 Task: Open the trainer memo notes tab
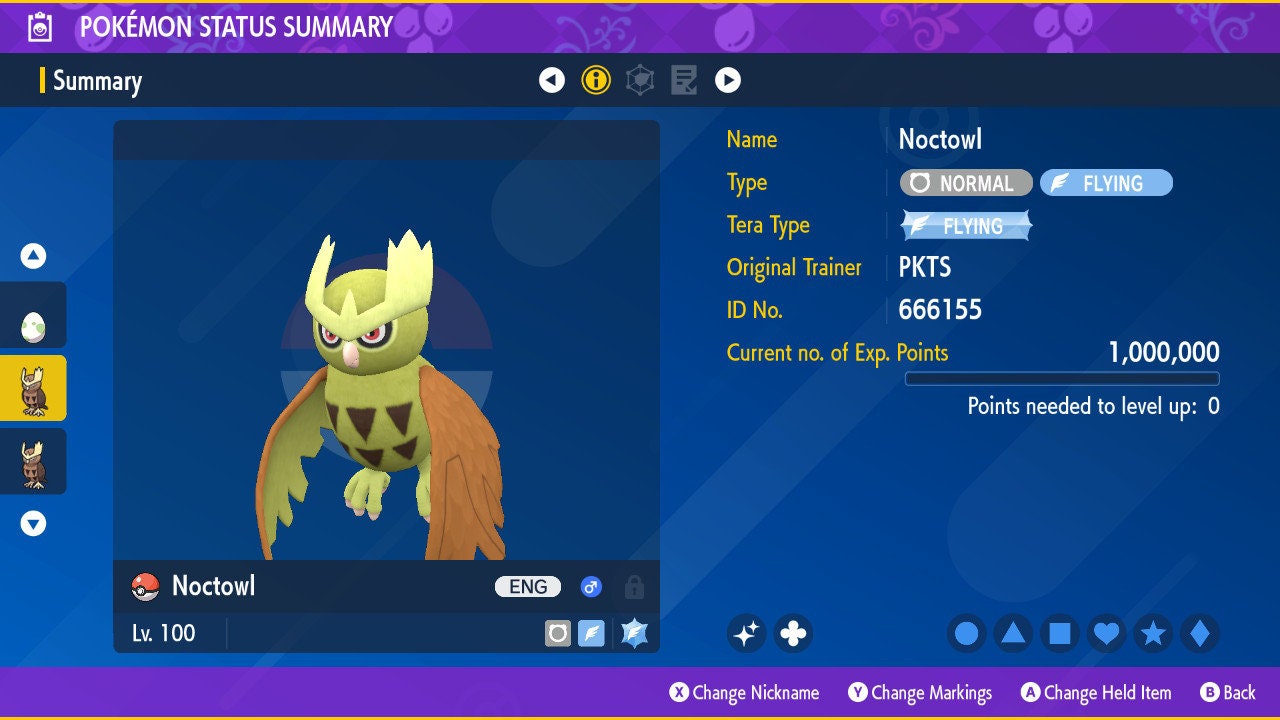click(x=684, y=80)
